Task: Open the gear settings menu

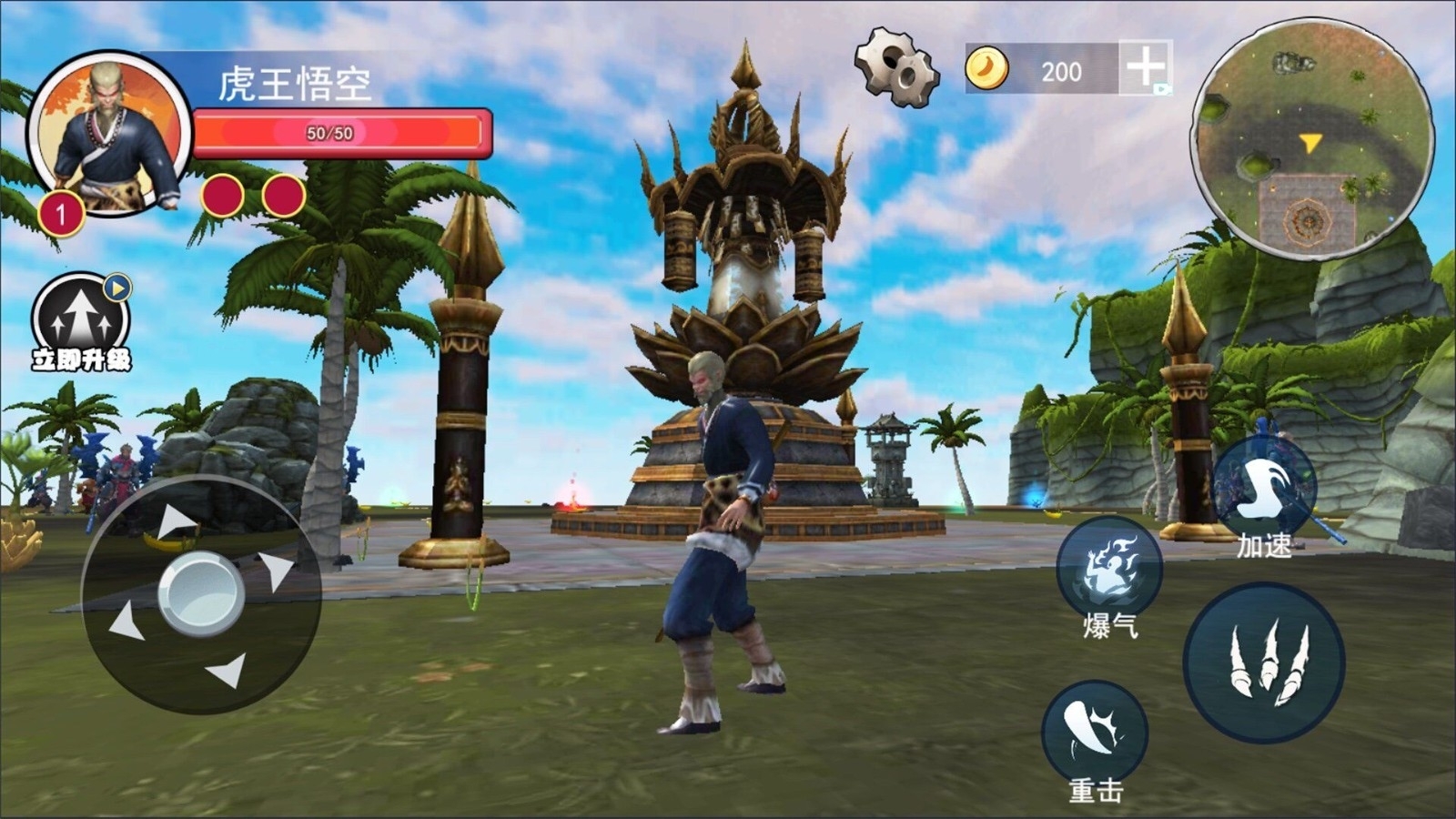Action: [x=895, y=67]
